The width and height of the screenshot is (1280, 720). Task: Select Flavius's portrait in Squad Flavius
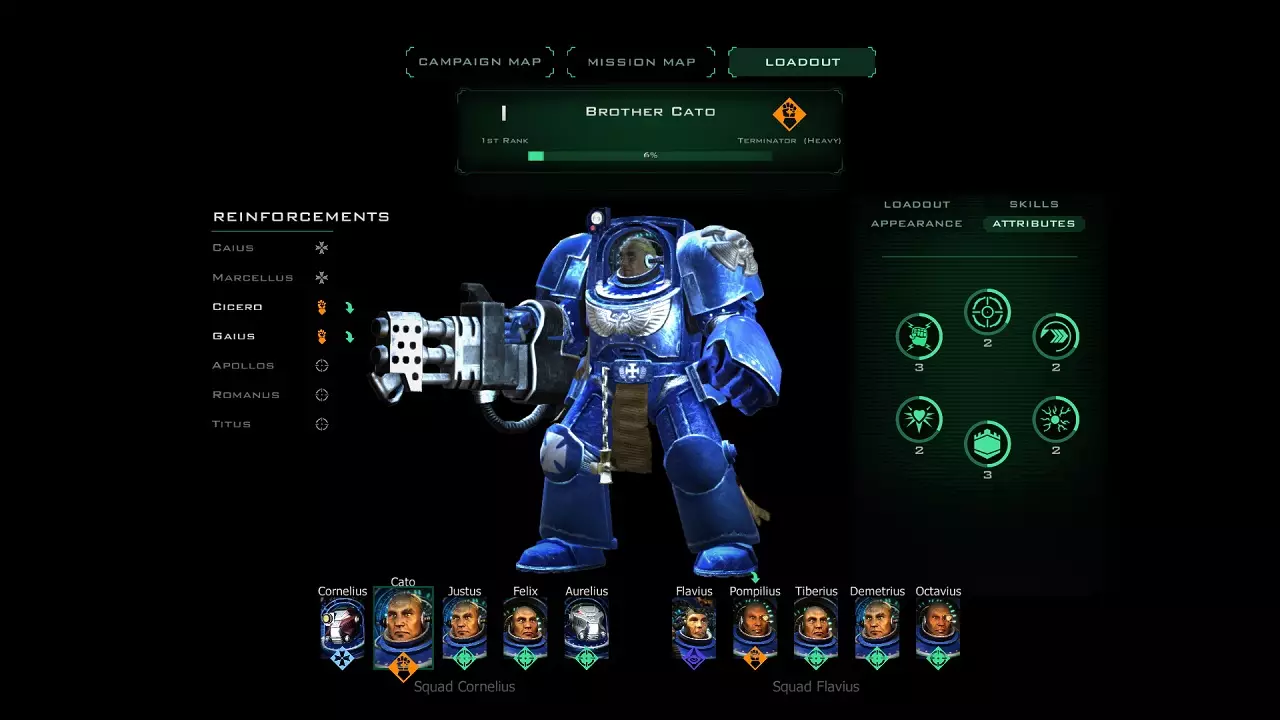click(693, 629)
